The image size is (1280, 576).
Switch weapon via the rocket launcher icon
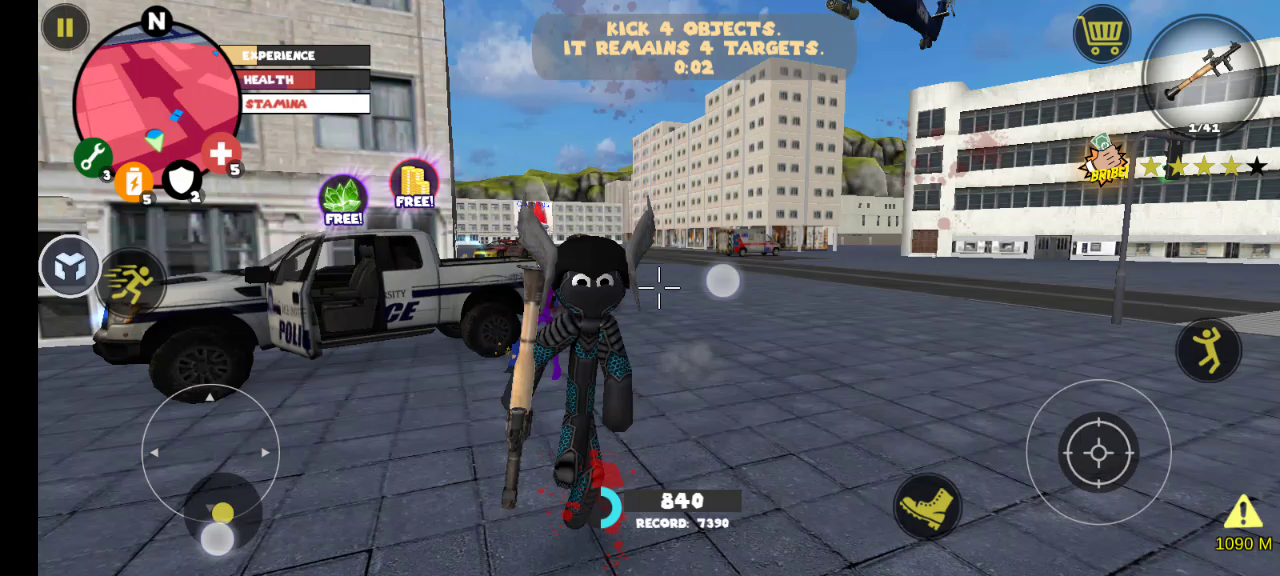1204,76
